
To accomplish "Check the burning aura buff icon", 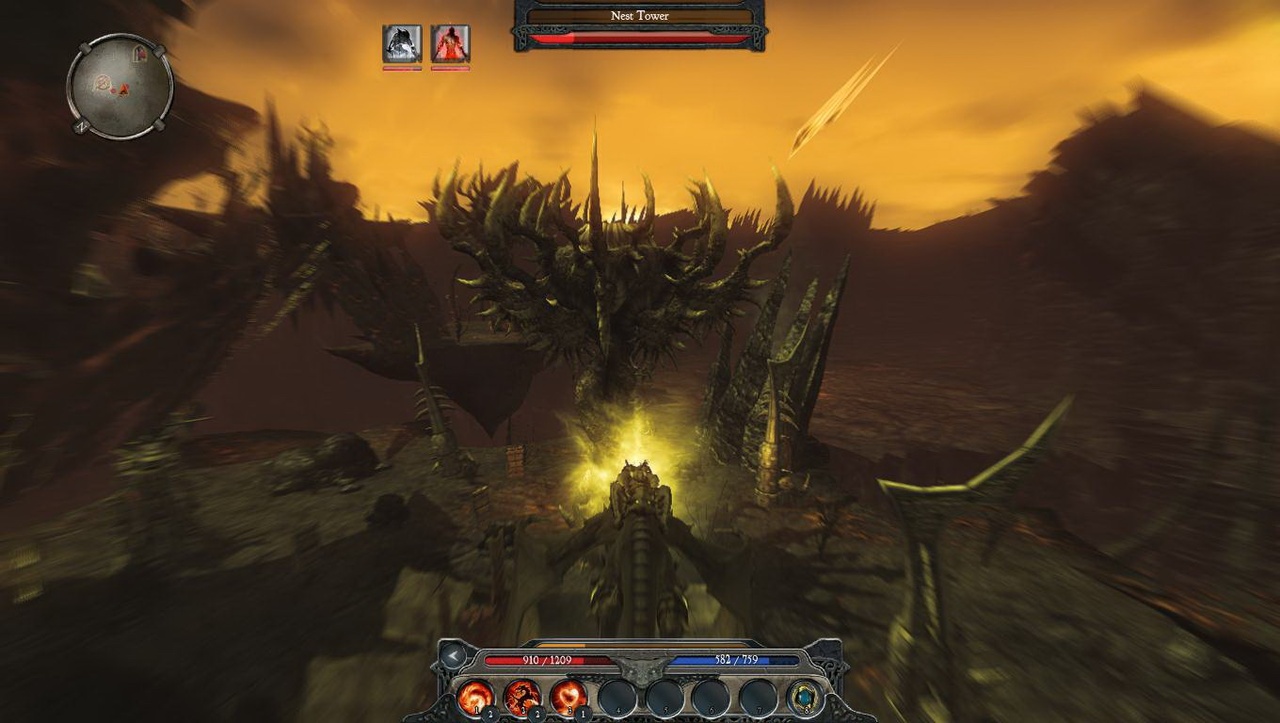I will click(x=450, y=40).
